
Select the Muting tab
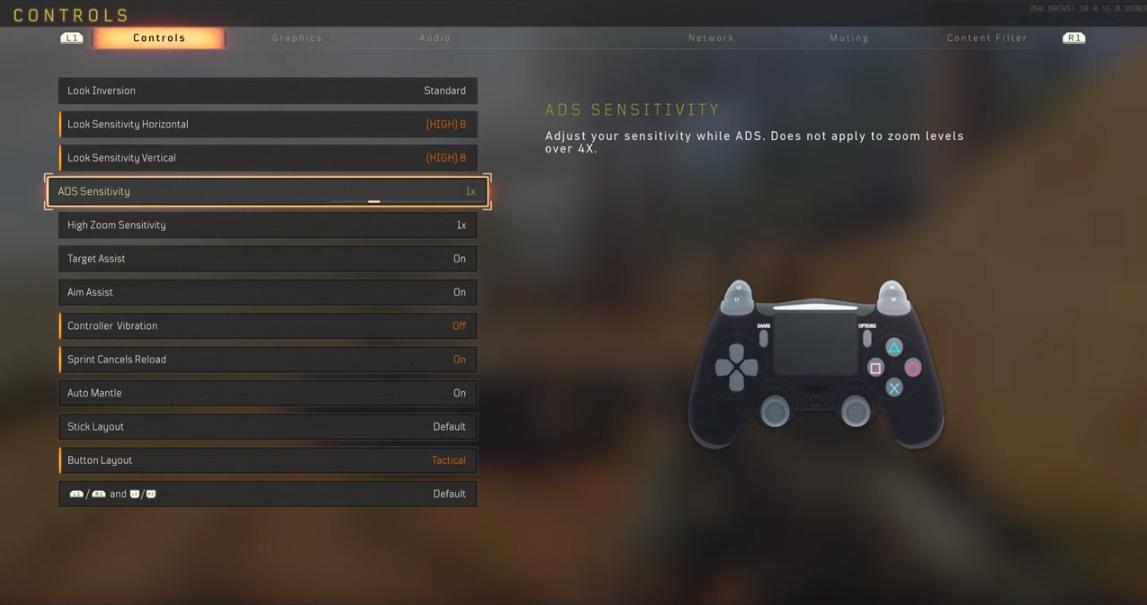click(x=849, y=38)
